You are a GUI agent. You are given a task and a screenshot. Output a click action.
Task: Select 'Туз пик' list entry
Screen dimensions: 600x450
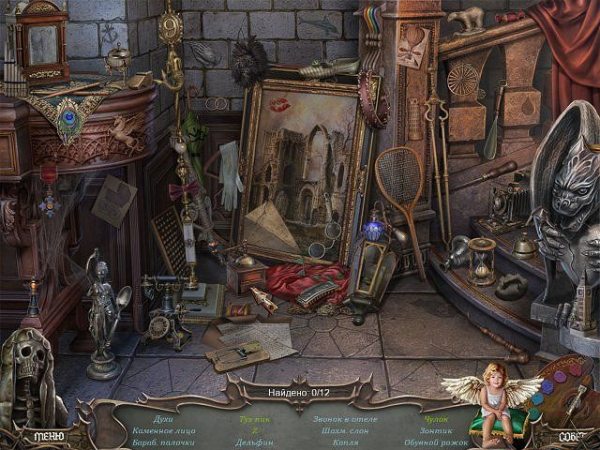[x=254, y=417]
